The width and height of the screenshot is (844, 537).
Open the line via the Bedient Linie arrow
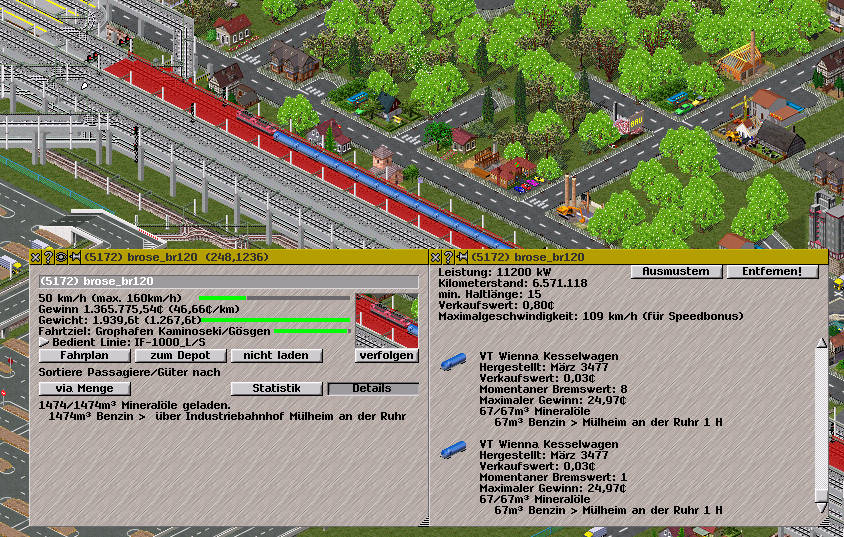tap(43, 342)
